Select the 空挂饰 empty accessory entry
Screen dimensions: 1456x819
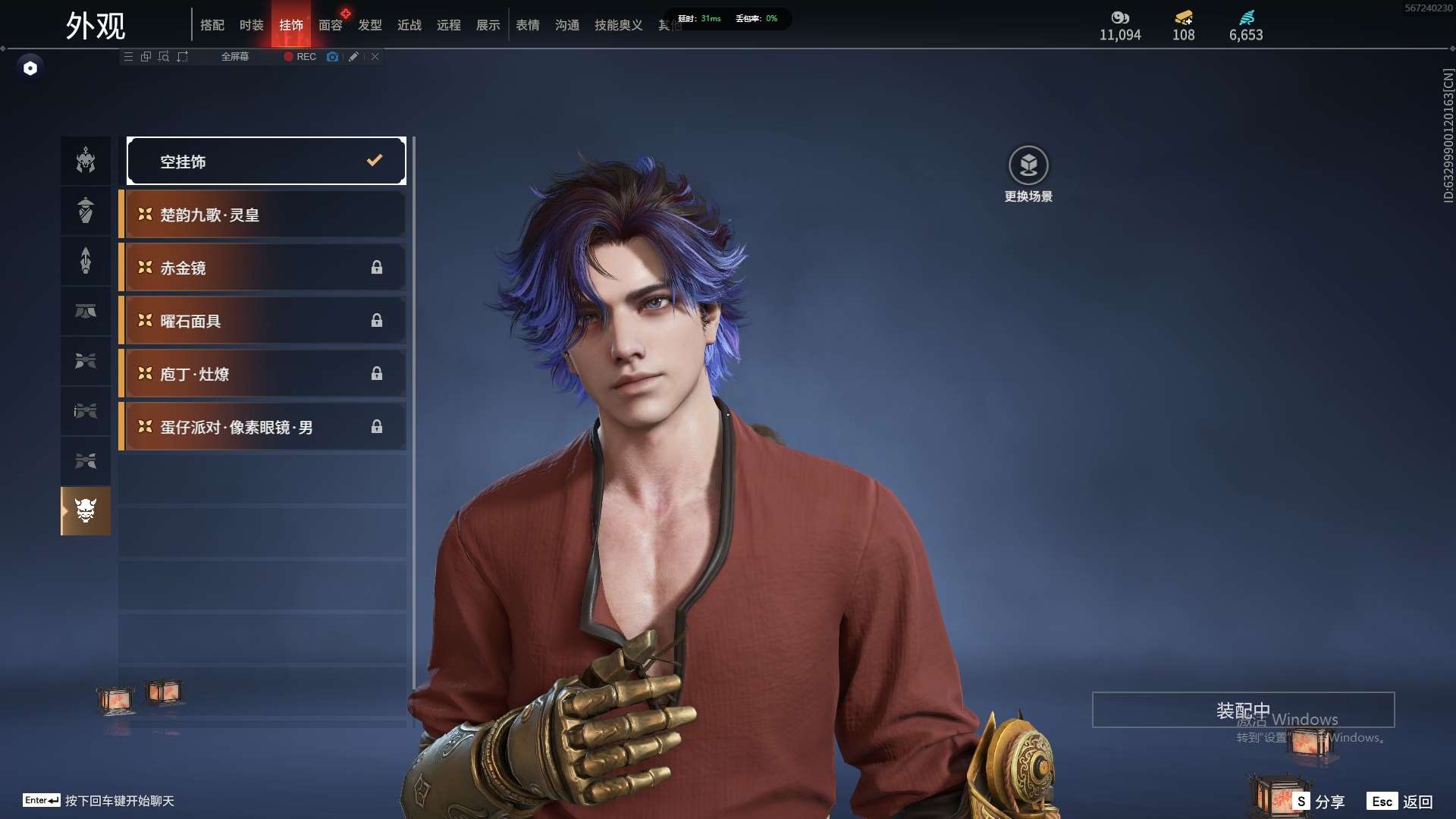coord(265,161)
